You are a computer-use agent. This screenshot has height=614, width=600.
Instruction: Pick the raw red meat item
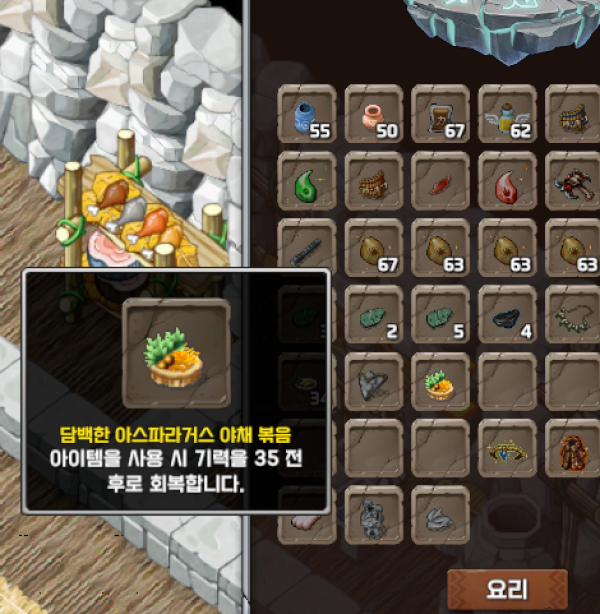441,182
